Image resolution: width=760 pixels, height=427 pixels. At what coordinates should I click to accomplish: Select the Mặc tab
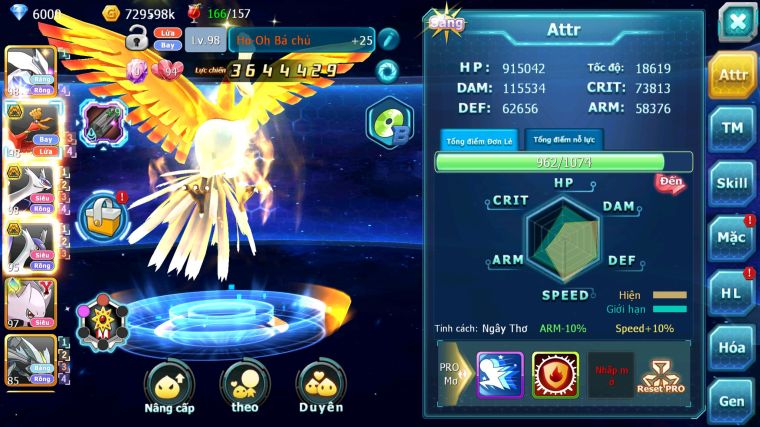pos(732,237)
